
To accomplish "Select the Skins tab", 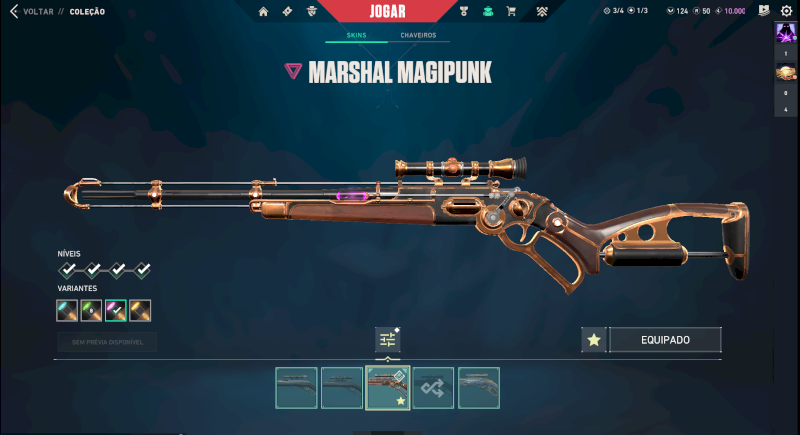I will (356, 35).
